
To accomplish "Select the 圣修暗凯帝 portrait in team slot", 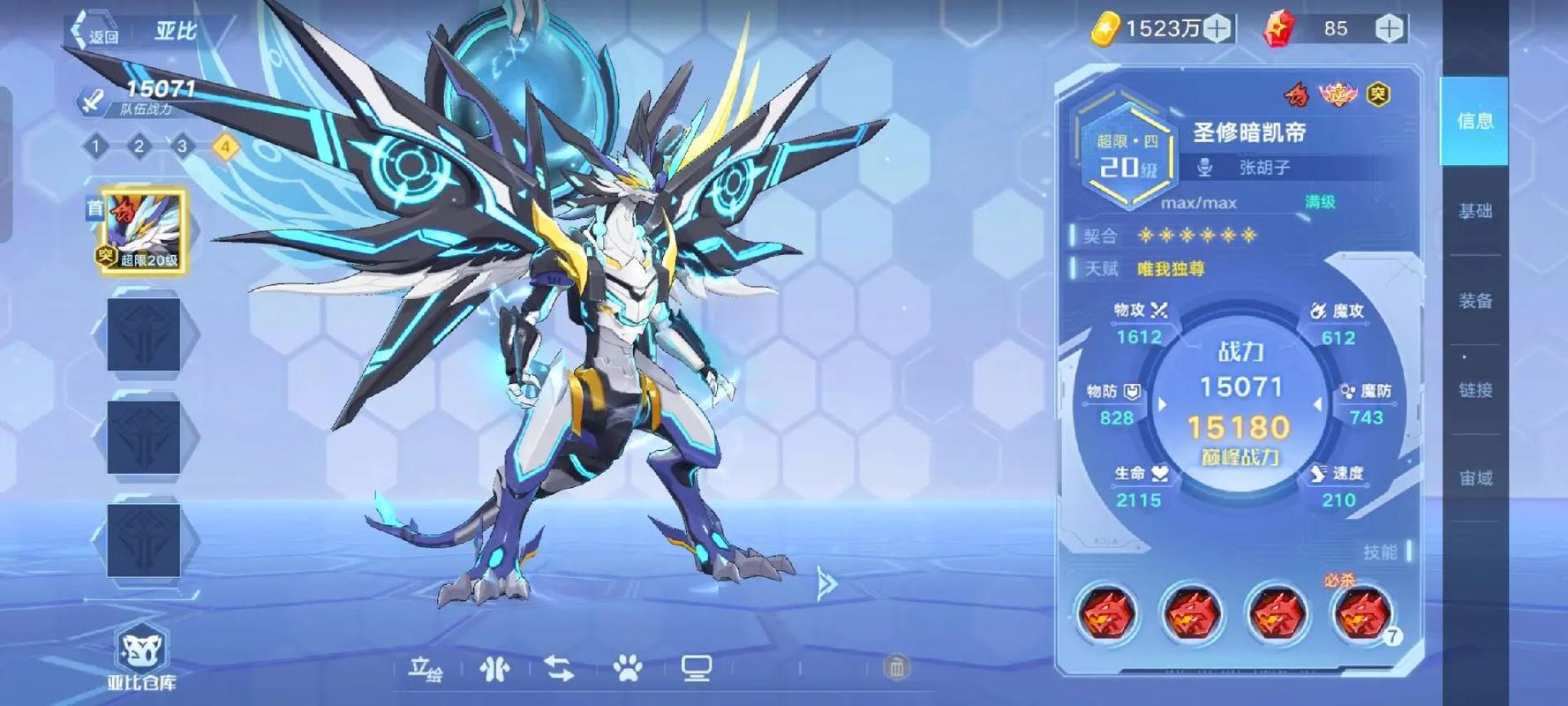I will pos(143,231).
